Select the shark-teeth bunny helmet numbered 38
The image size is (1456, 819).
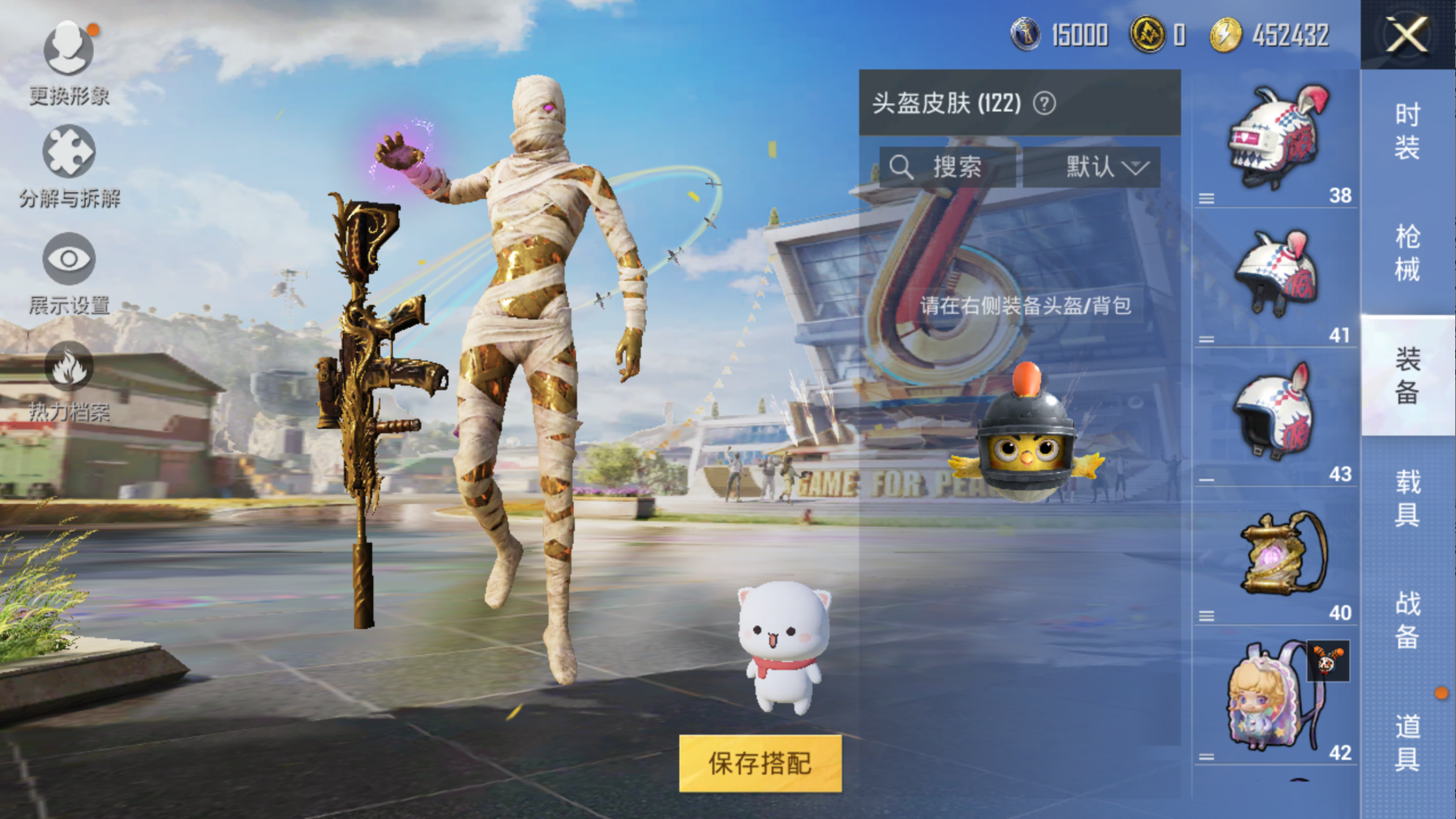(x=1278, y=138)
